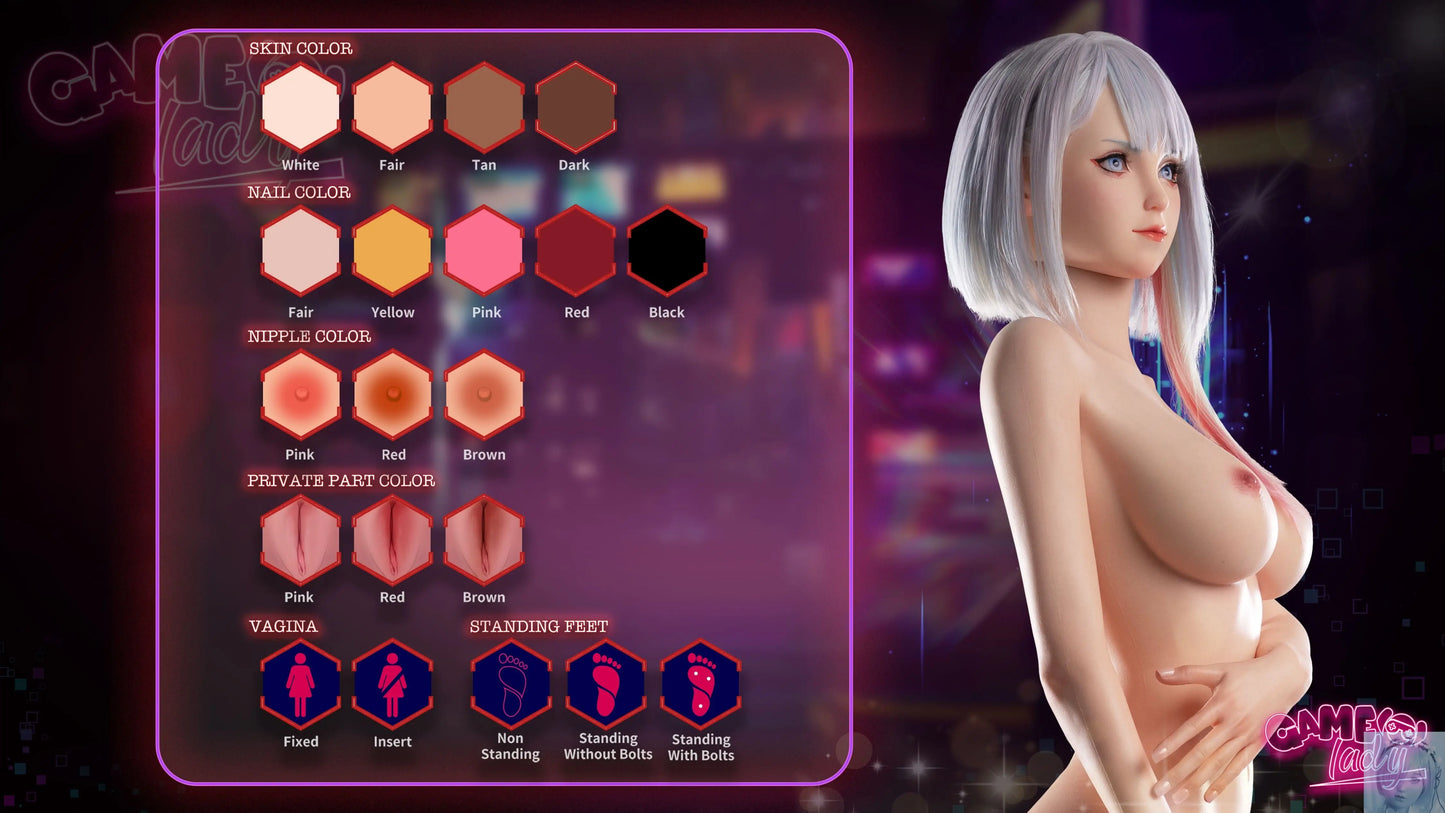Pick the Tan skin color option

point(484,107)
